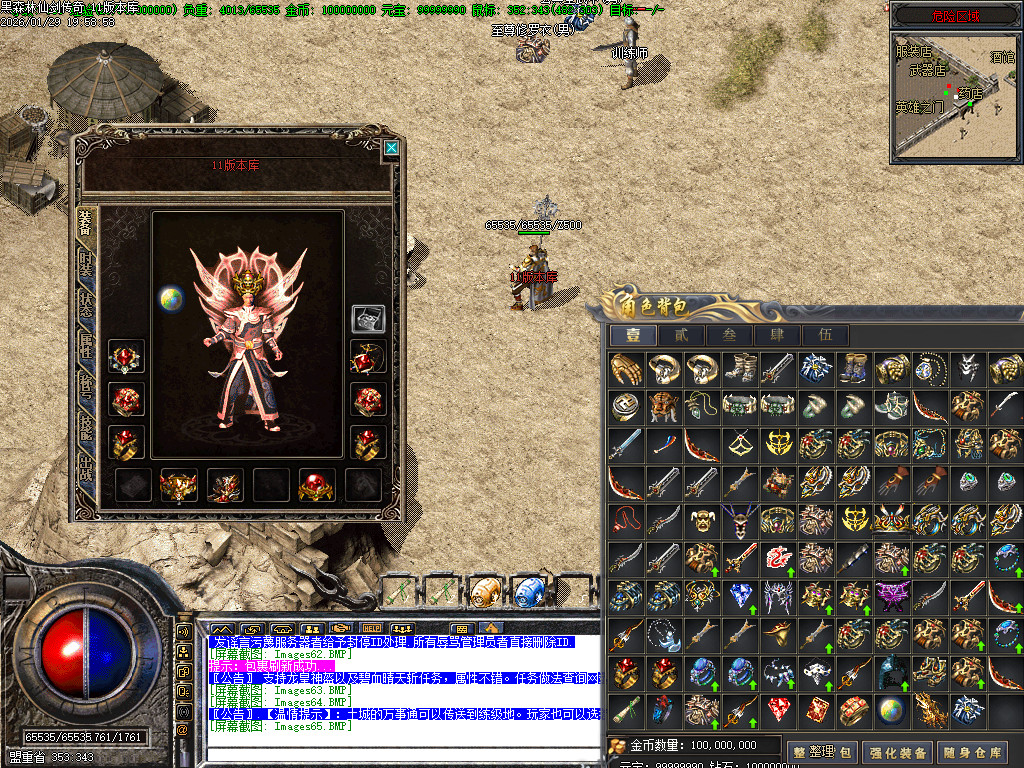Open the 随身仓库 portable warehouse
This screenshot has height=768, width=1024.
coord(974,751)
